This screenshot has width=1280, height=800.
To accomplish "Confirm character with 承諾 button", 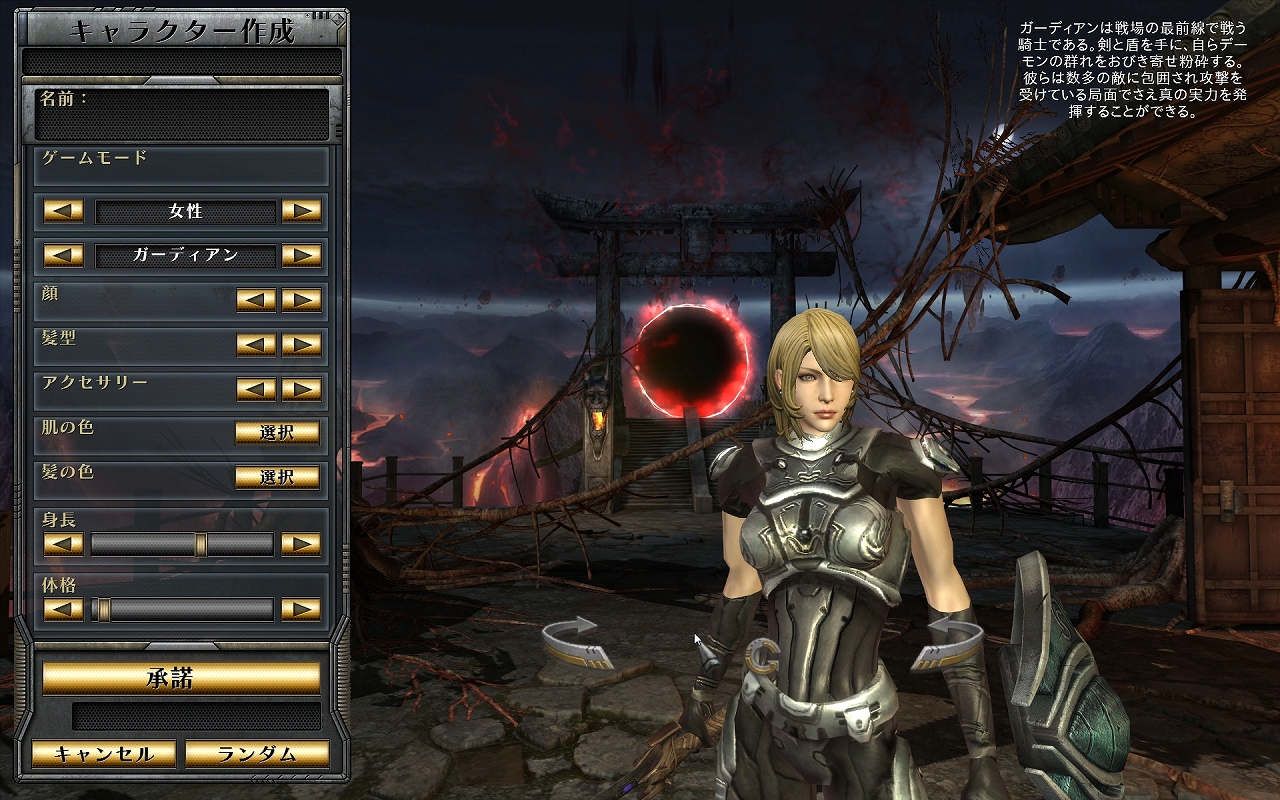I will (x=181, y=678).
